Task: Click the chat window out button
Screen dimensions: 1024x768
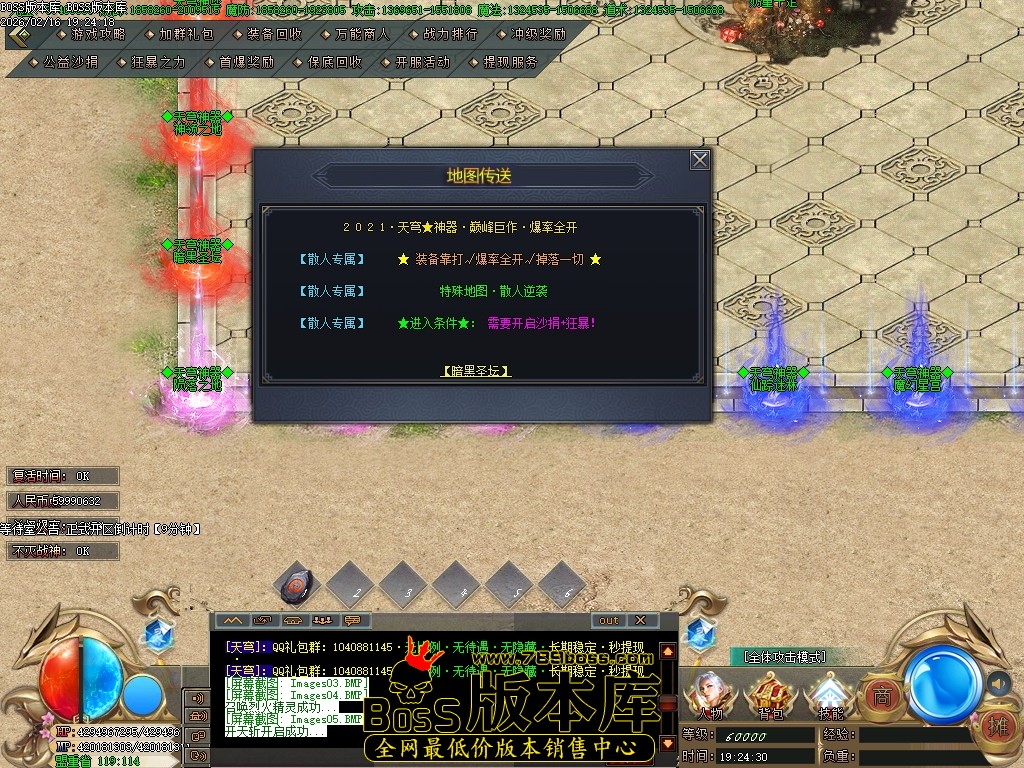Action: (x=609, y=621)
